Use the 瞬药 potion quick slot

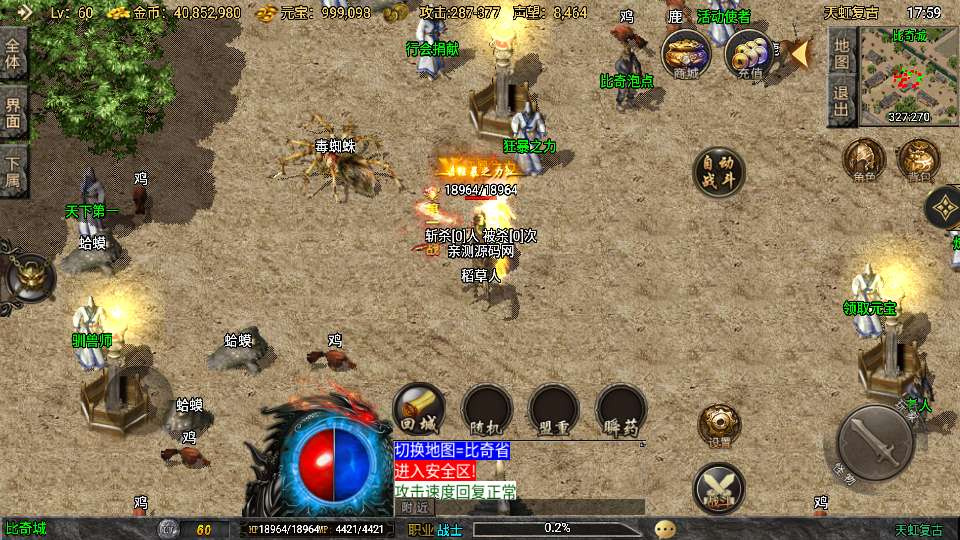pyautogui.click(x=621, y=408)
